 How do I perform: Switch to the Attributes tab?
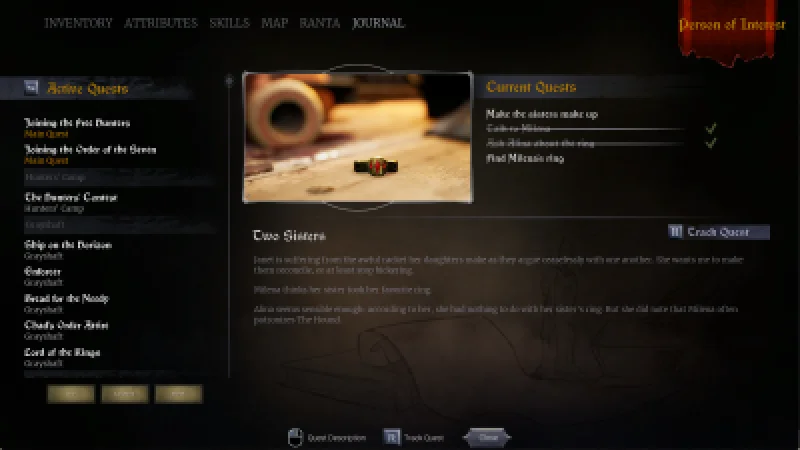coord(160,23)
